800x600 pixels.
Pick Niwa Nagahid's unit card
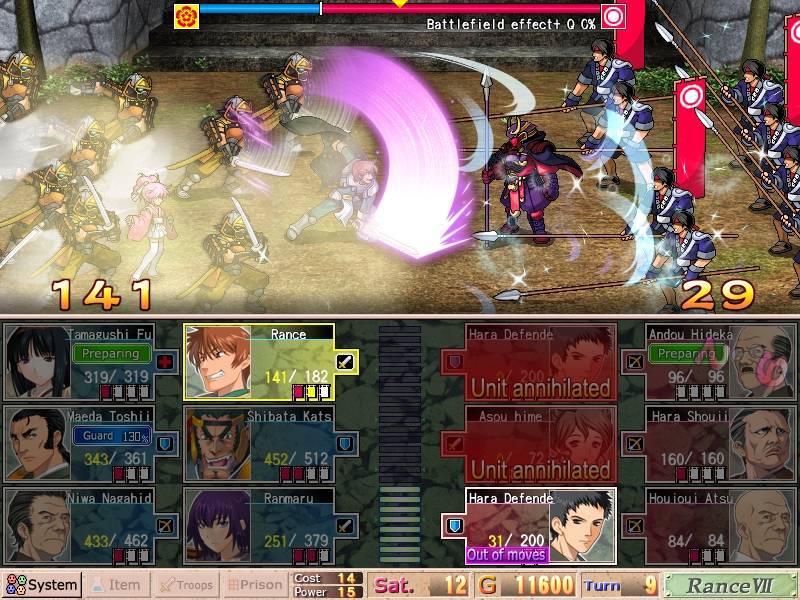(91, 526)
